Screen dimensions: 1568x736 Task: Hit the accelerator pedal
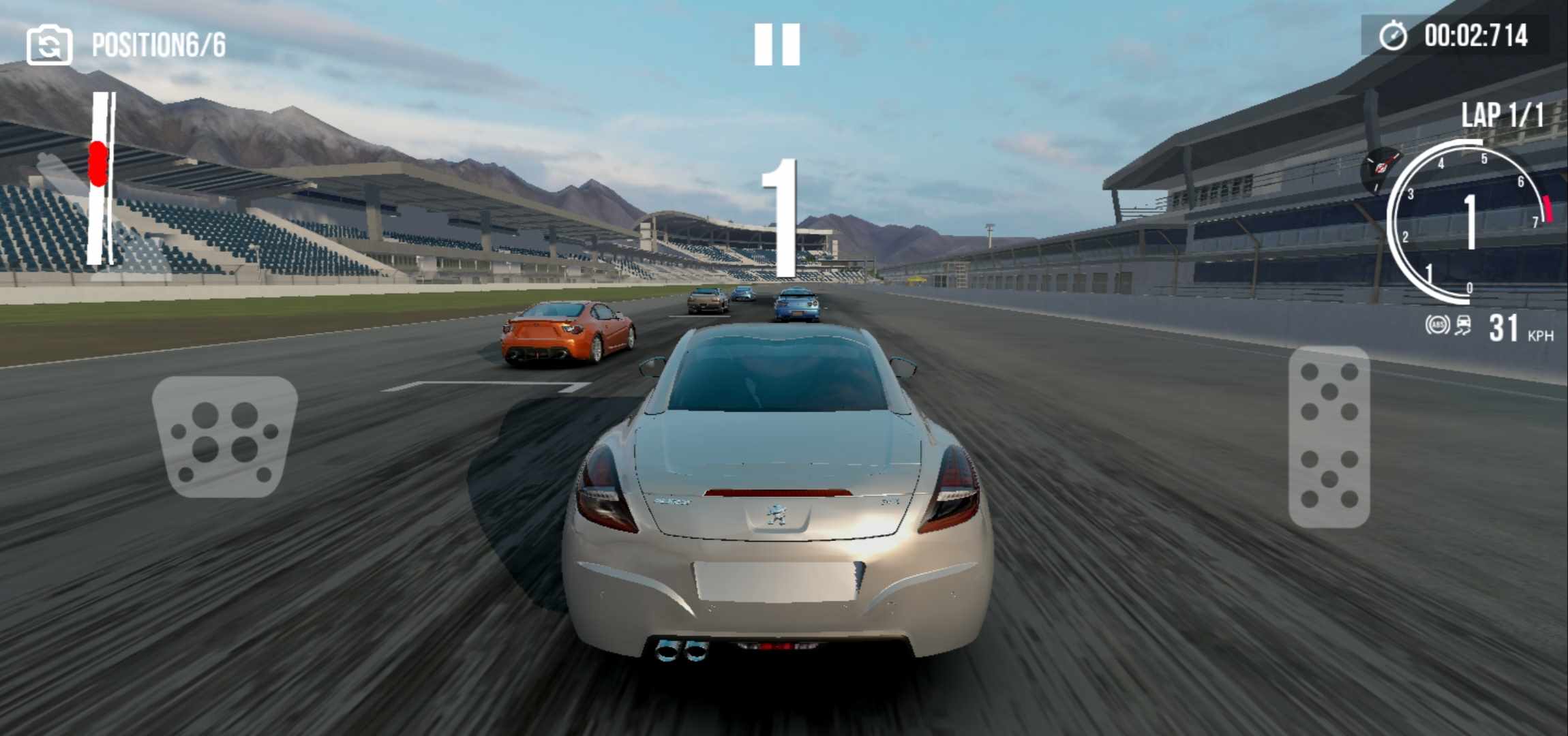coord(1329,436)
